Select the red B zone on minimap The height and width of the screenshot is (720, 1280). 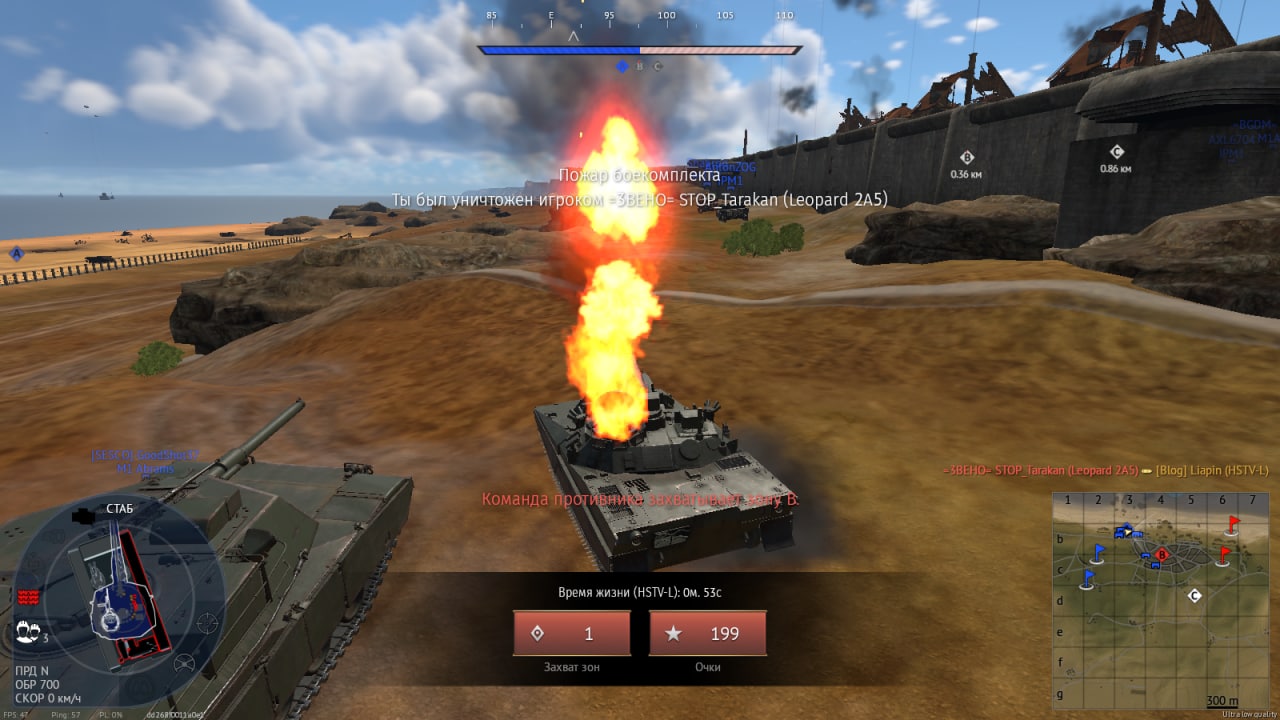pos(1161,554)
